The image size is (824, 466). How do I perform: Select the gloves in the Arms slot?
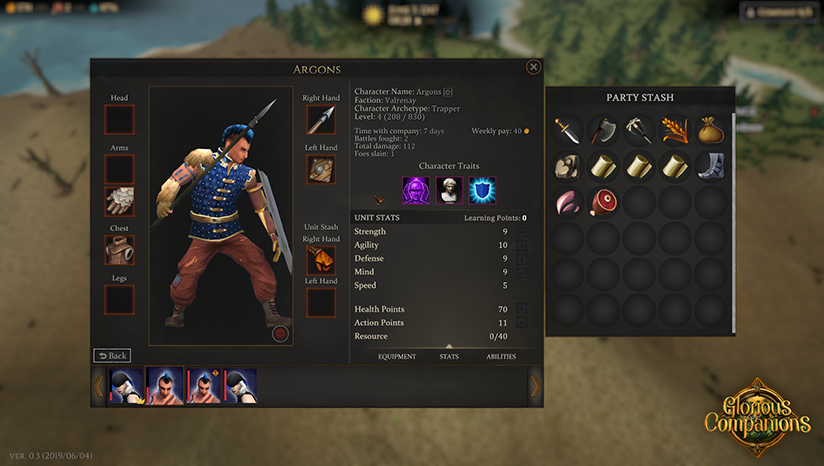tap(119, 201)
